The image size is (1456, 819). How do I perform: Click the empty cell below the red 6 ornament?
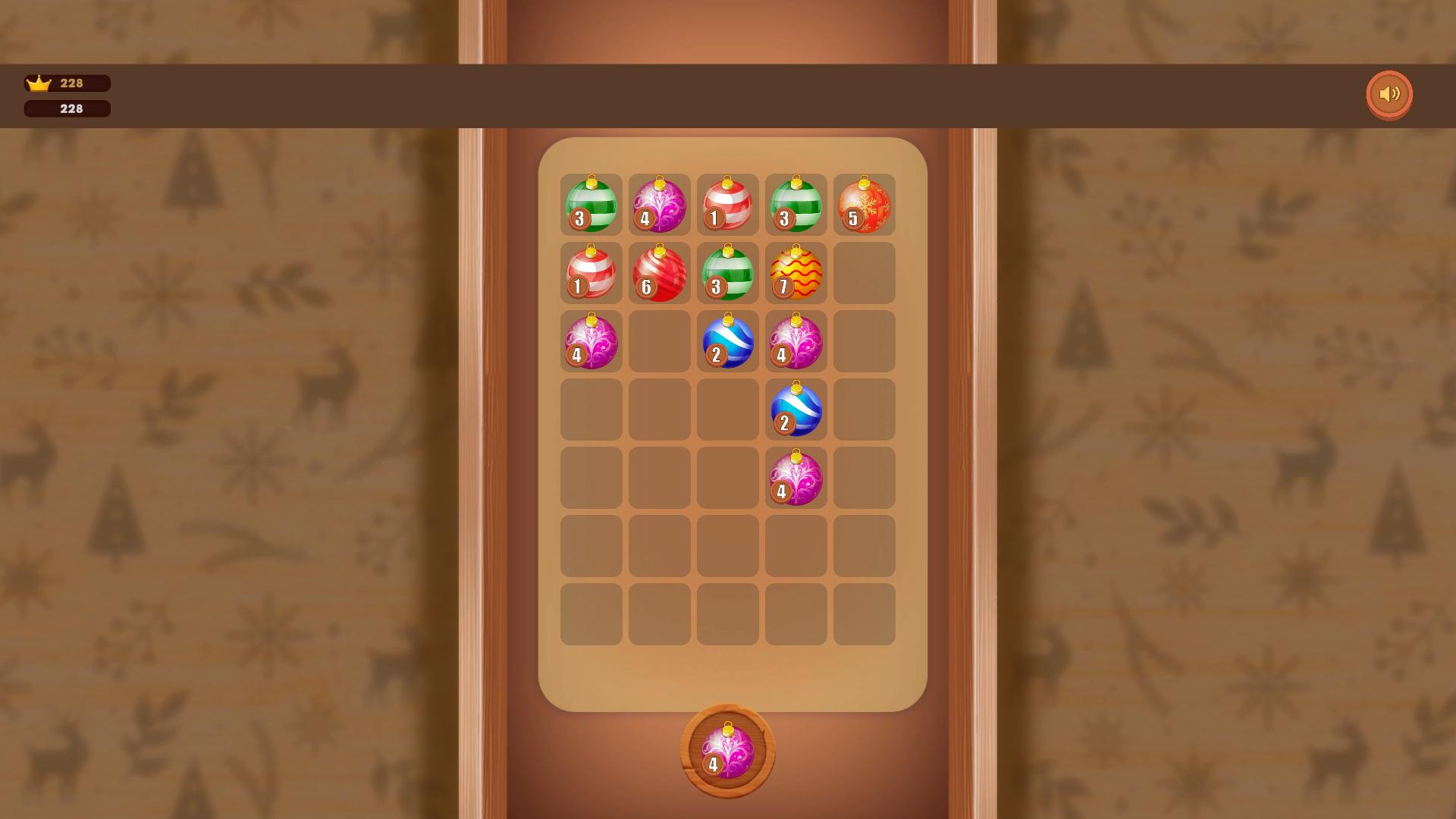659,341
